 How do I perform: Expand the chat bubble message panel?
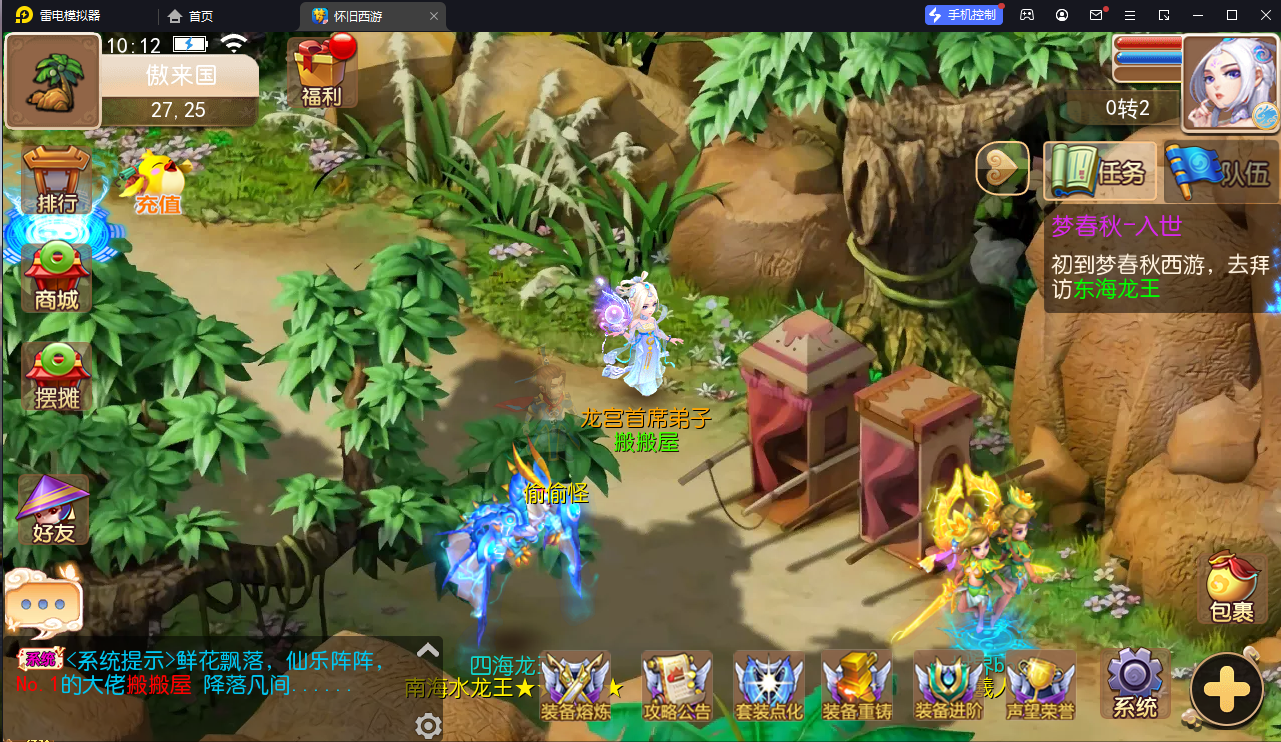pos(44,600)
